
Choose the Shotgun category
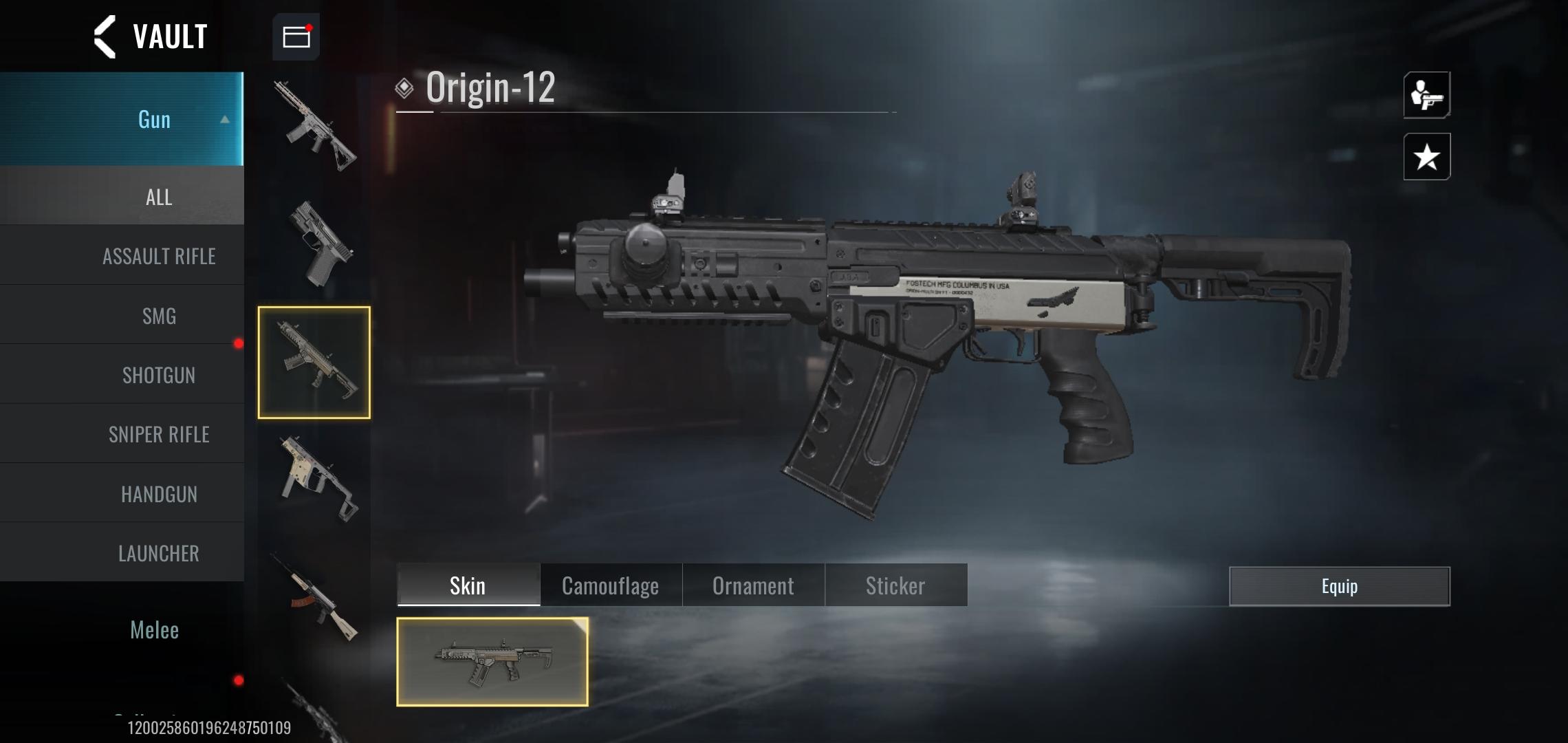[159, 375]
